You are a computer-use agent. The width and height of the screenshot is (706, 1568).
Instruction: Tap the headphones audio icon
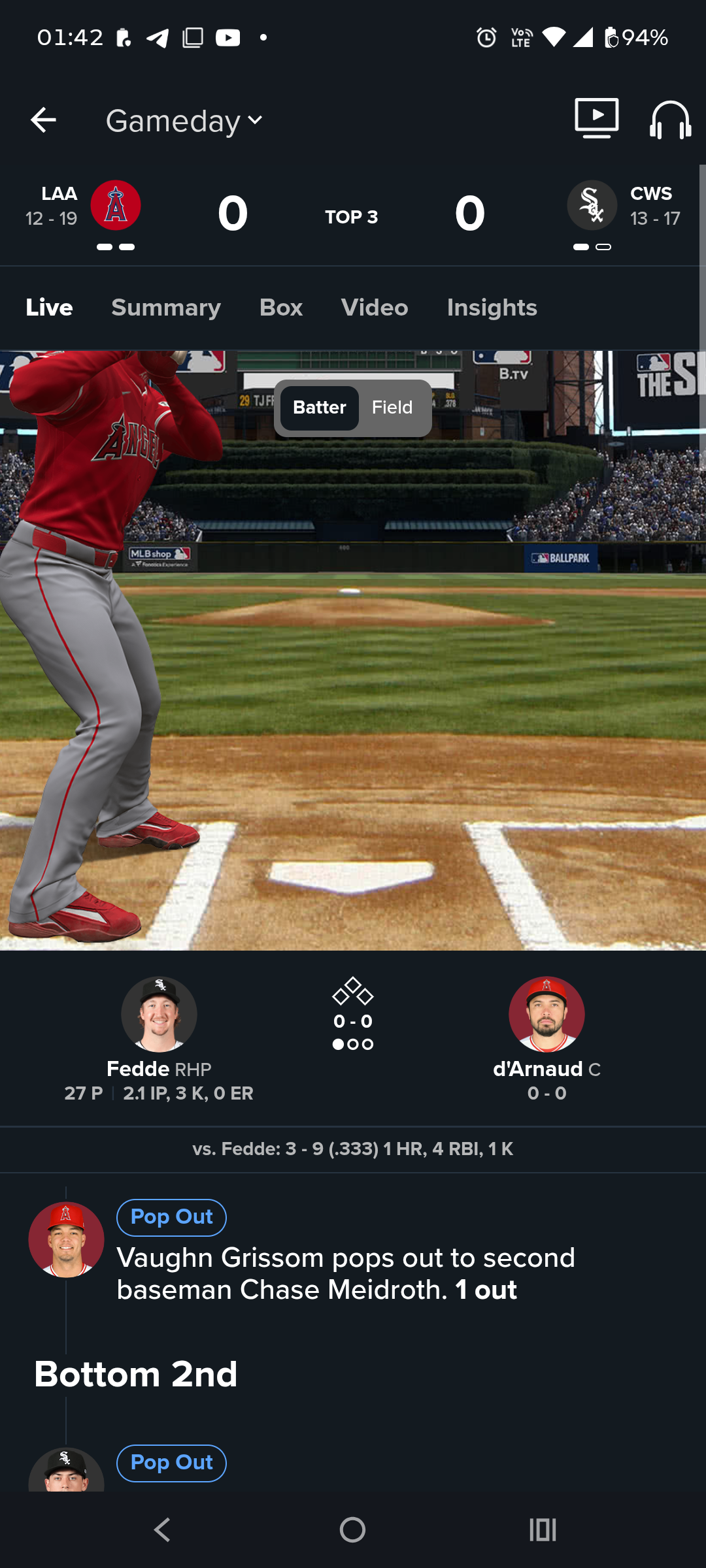[670, 120]
